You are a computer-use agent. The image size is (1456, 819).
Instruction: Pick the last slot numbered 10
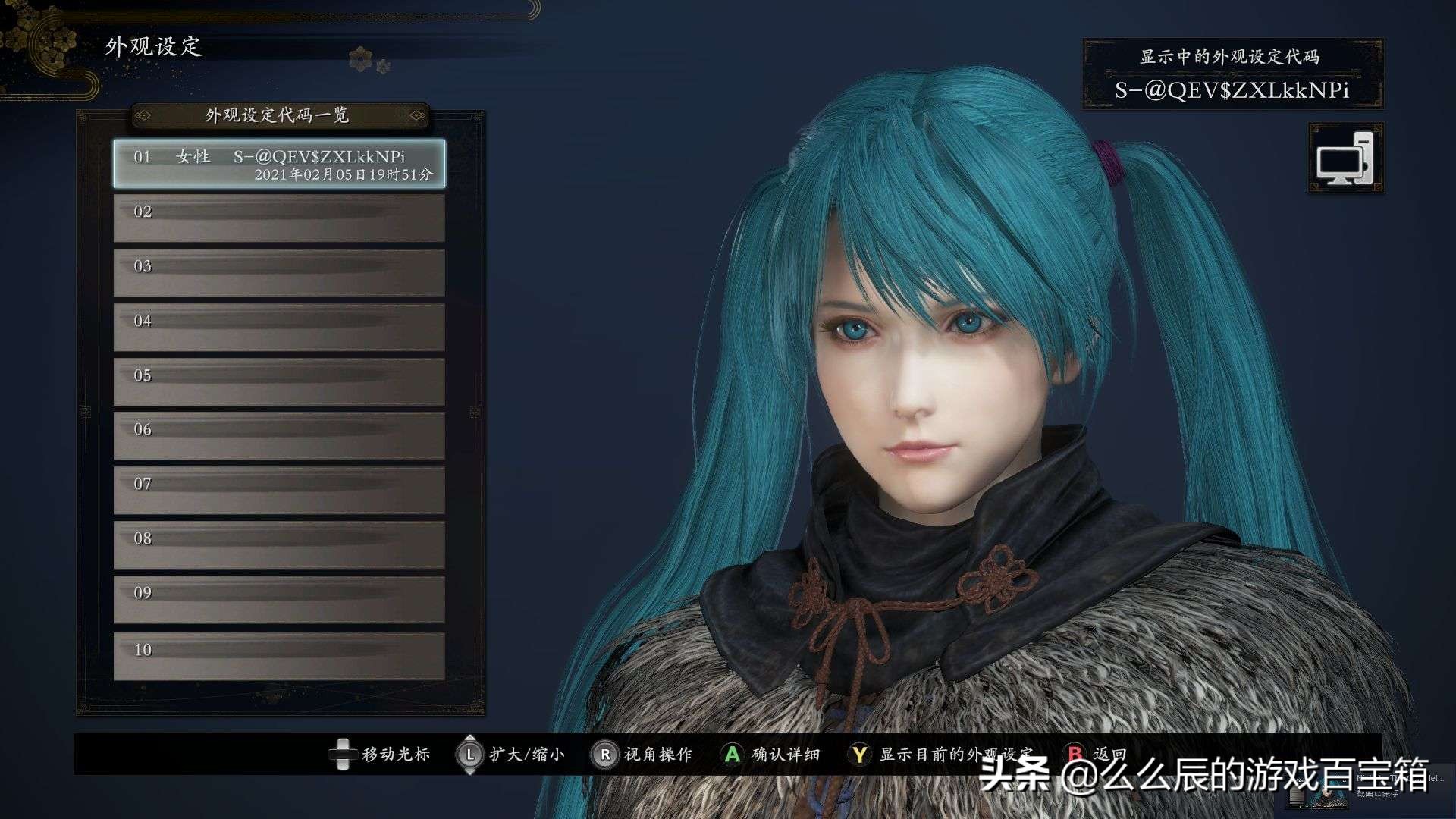(279, 657)
